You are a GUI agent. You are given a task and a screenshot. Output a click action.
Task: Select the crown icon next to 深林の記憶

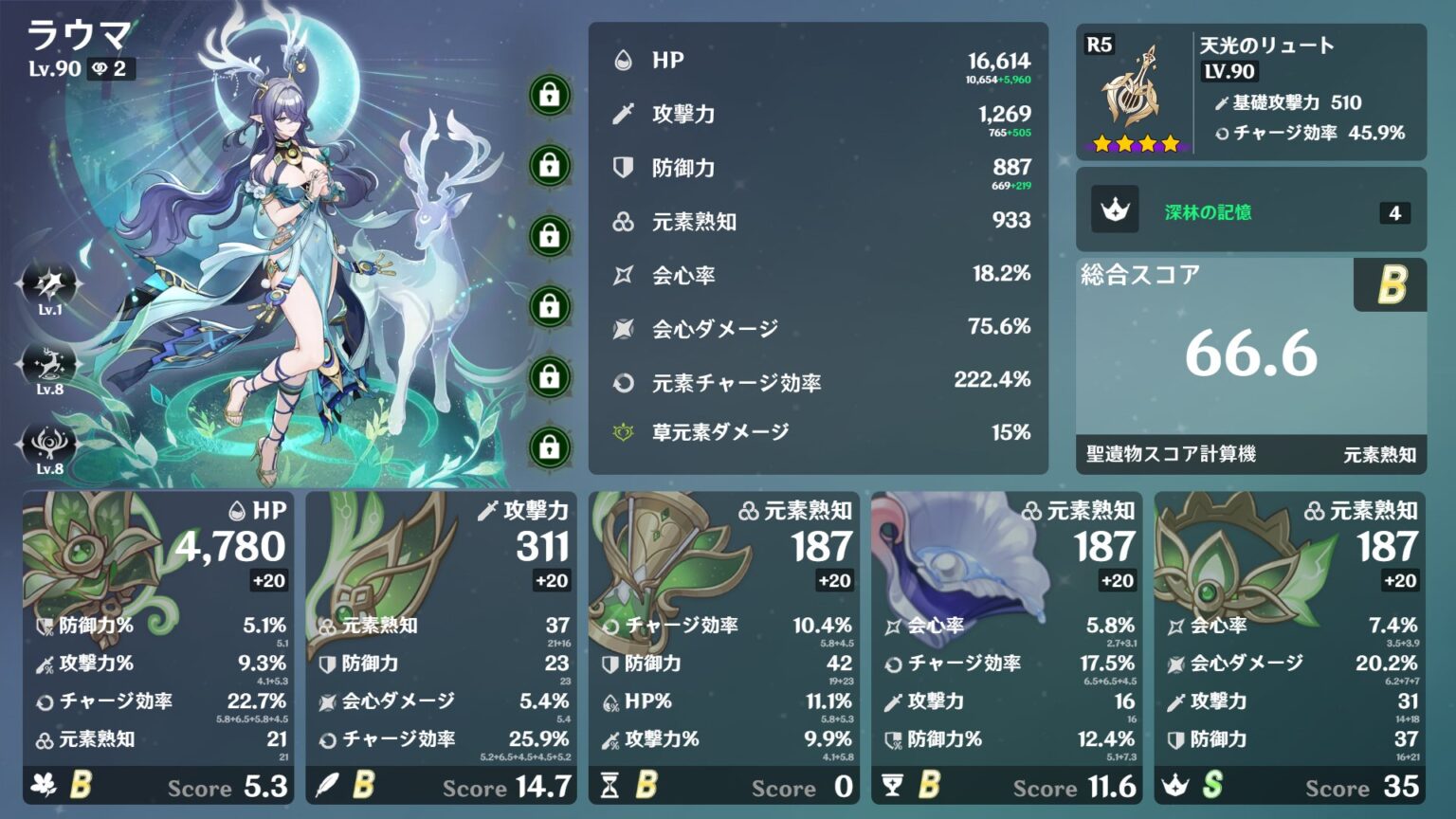point(1117,210)
